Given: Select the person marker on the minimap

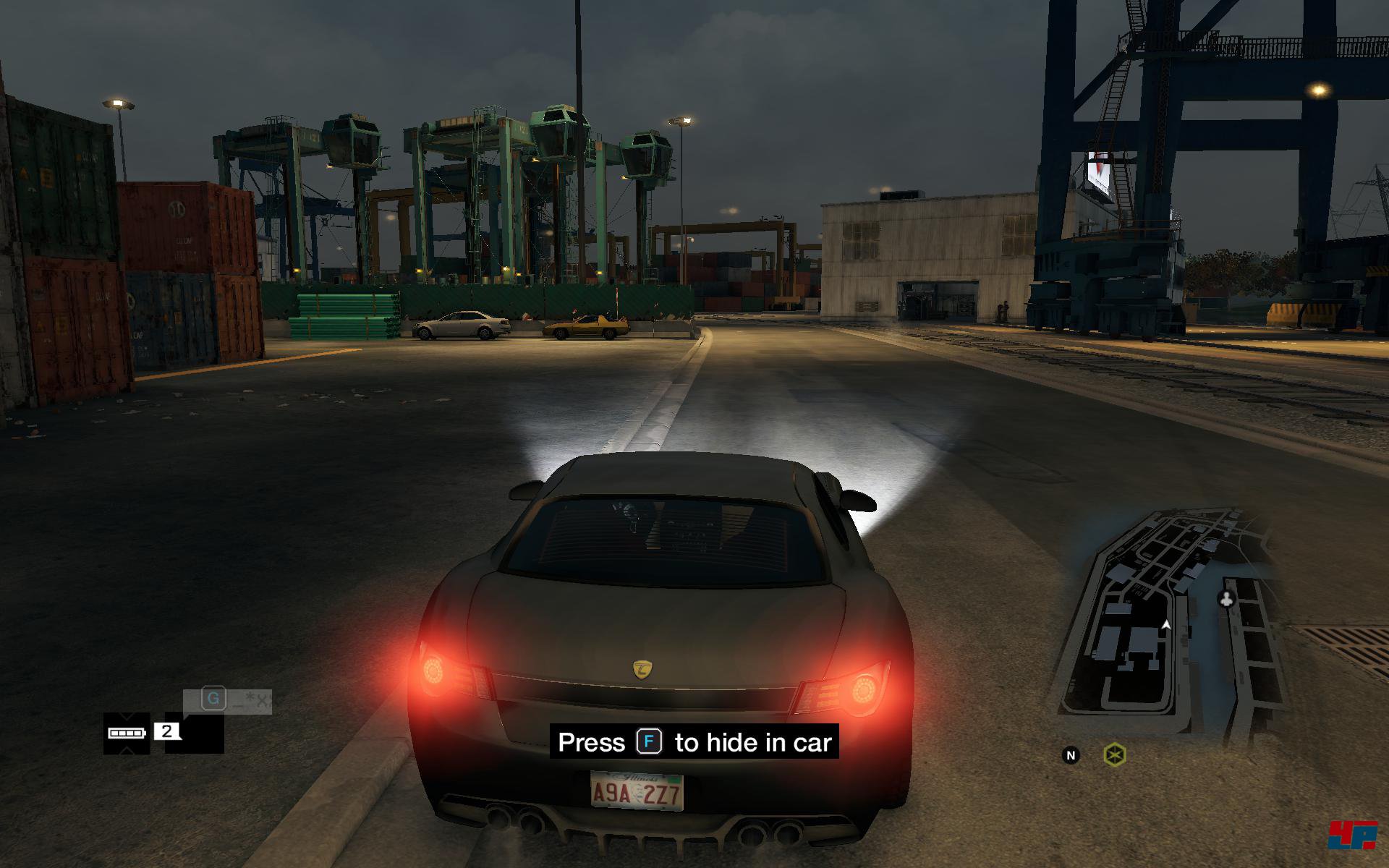Looking at the screenshot, I should (x=1226, y=599).
